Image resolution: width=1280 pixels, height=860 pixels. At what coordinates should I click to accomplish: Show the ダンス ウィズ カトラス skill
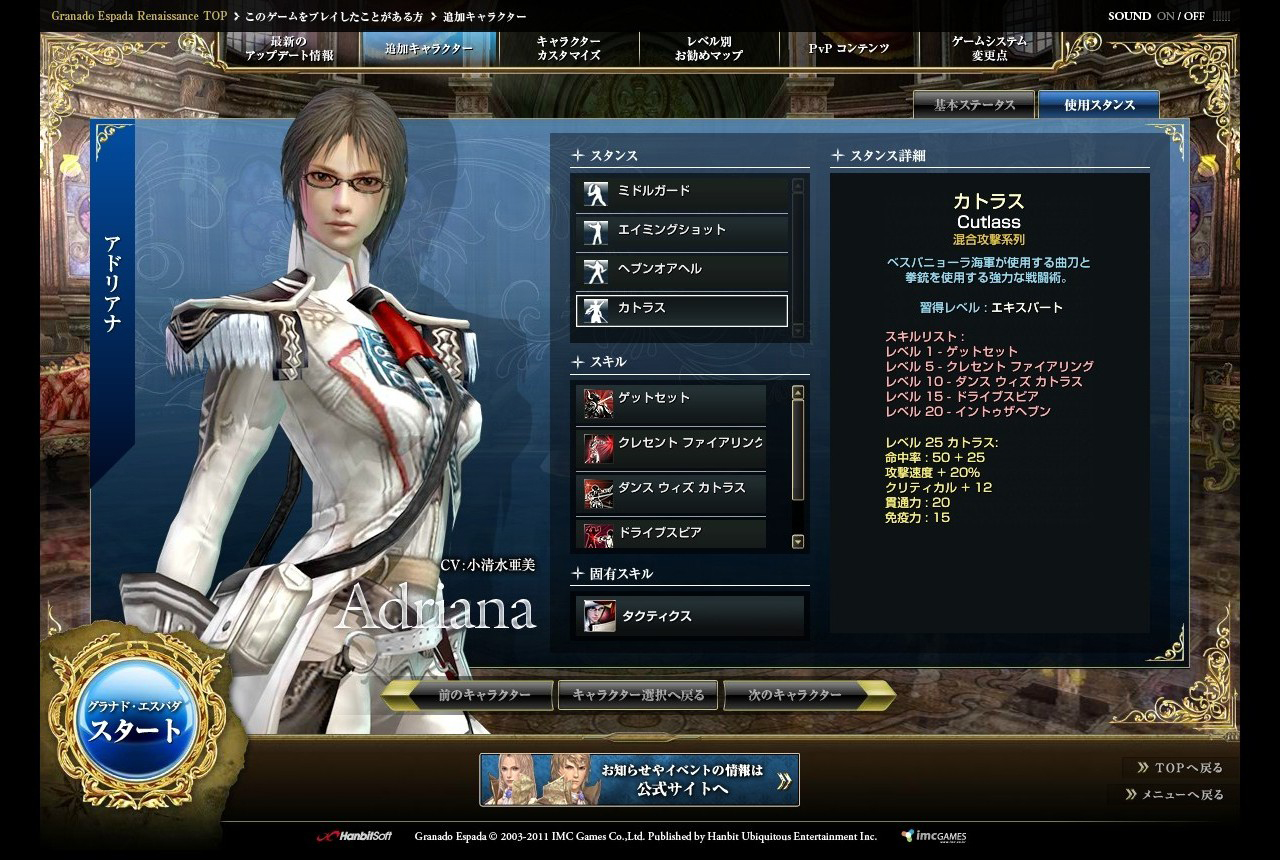click(671, 490)
